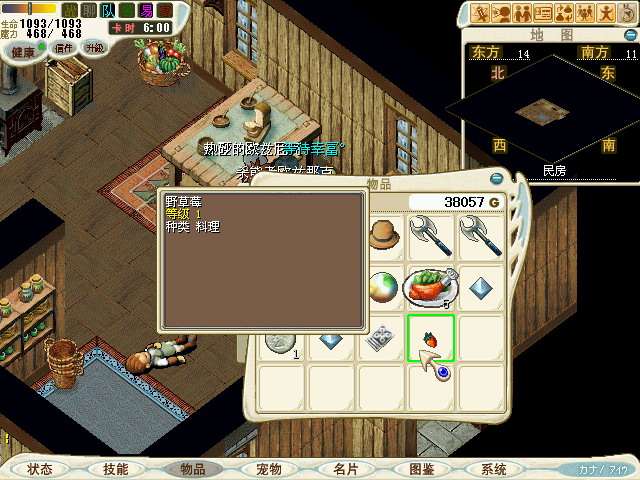This screenshot has height=480, width=640.
Task: Select the rainbow orb item
Action: [382, 288]
